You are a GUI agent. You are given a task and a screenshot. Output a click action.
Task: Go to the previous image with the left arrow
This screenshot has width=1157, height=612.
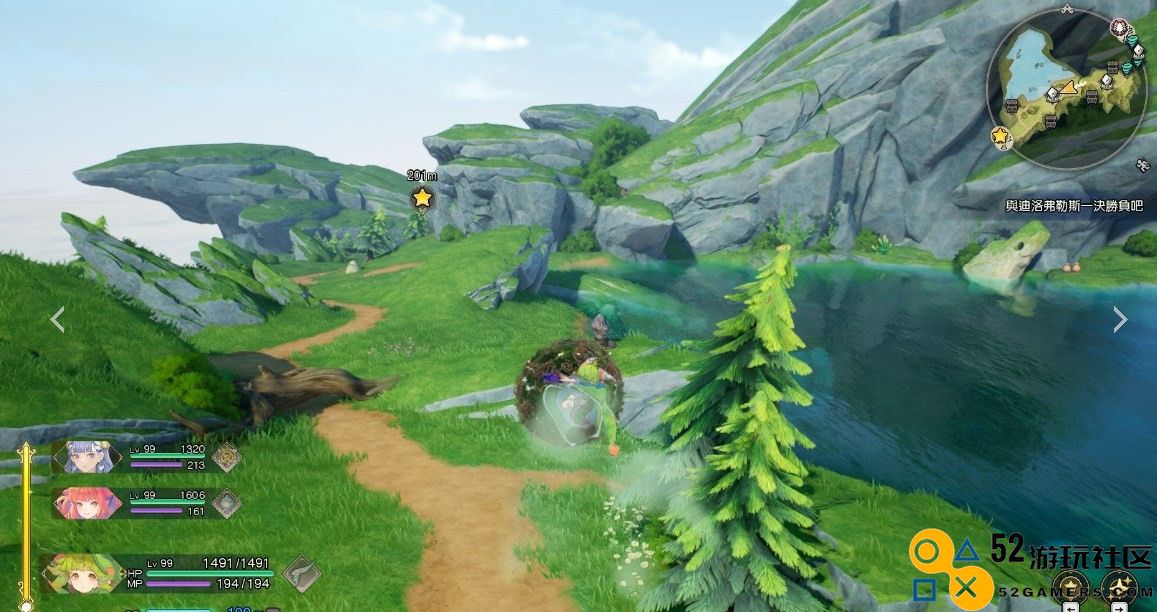(x=58, y=320)
